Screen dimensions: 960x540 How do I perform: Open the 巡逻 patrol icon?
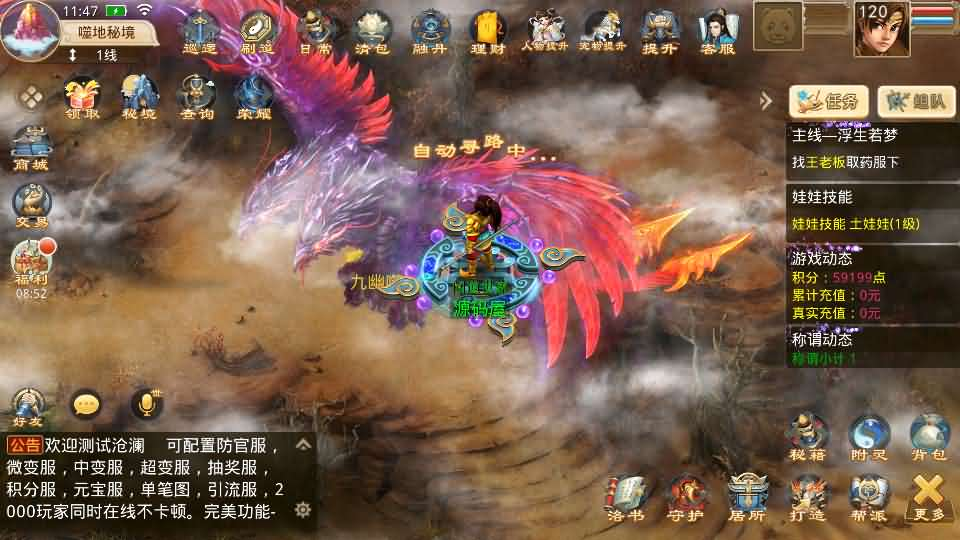tap(200, 31)
